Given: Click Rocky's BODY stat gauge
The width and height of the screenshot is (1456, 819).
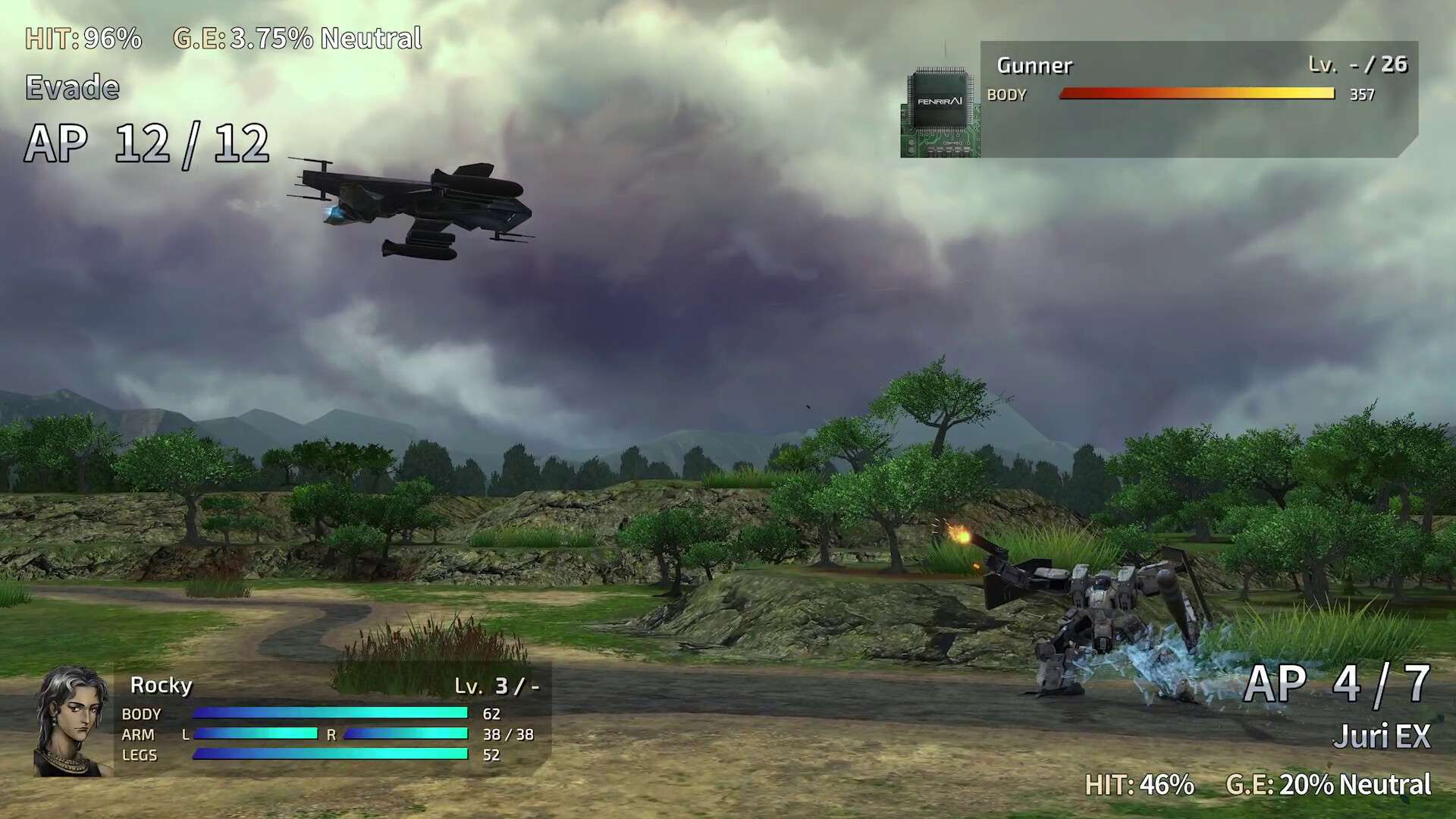Looking at the screenshot, I should (x=330, y=712).
